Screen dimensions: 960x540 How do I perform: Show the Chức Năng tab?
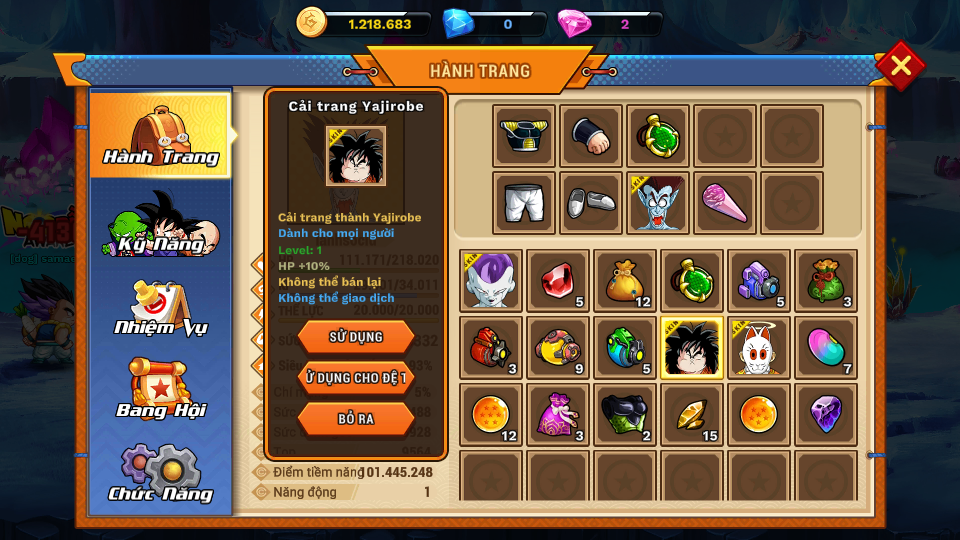point(161,474)
